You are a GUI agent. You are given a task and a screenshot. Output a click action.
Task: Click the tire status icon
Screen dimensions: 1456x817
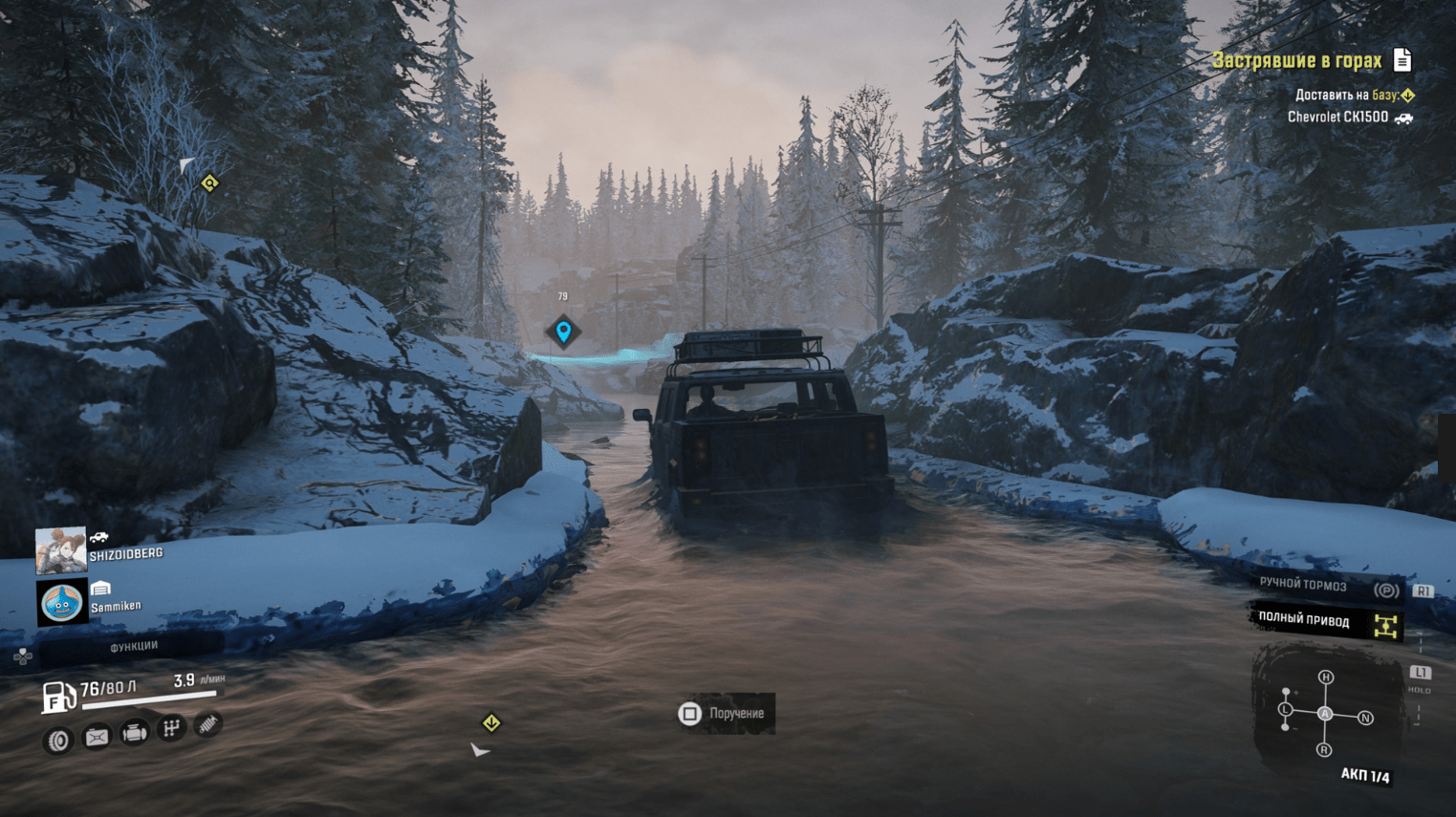58,741
